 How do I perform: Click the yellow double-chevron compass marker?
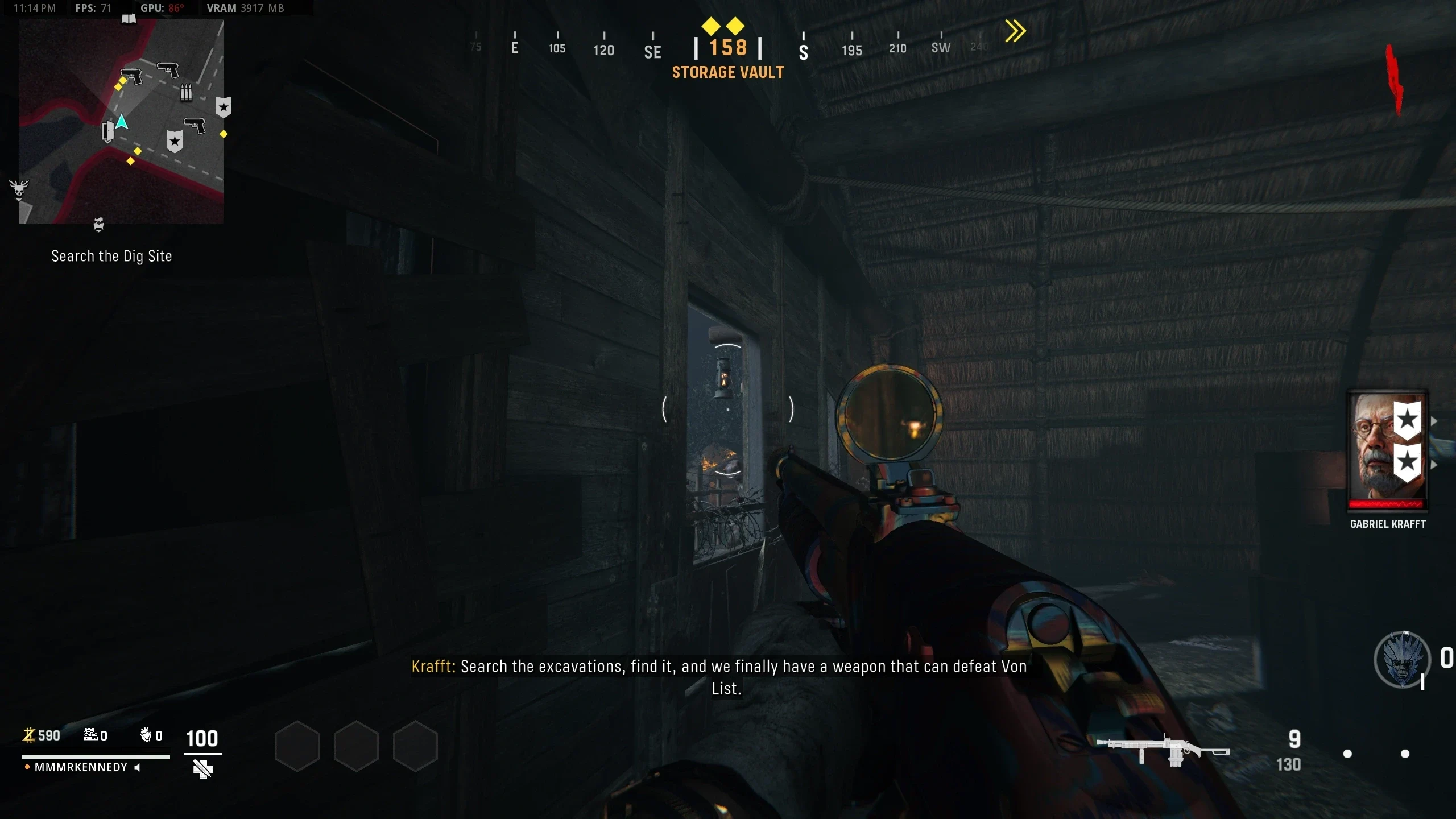pos(1015,31)
